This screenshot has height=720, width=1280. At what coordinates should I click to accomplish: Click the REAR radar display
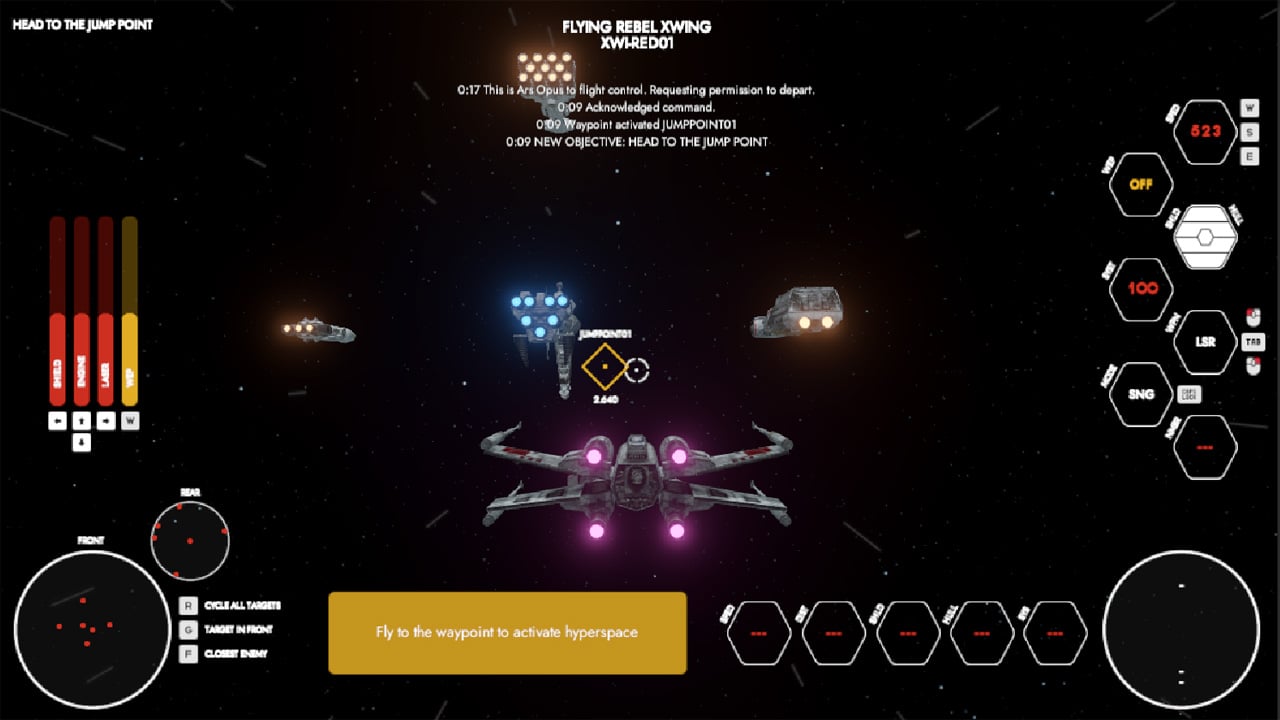(x=192, y=541)
